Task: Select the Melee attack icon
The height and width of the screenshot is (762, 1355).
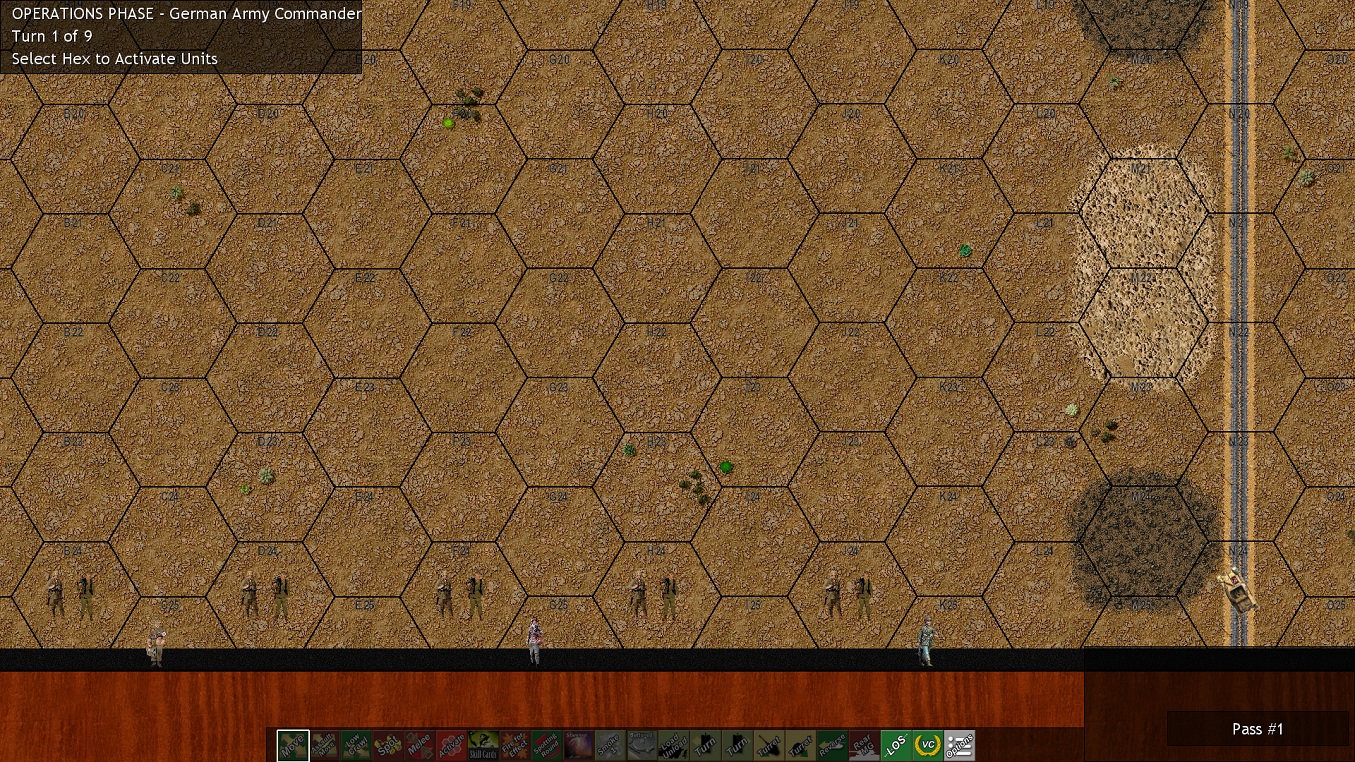Action: point(421,746)
